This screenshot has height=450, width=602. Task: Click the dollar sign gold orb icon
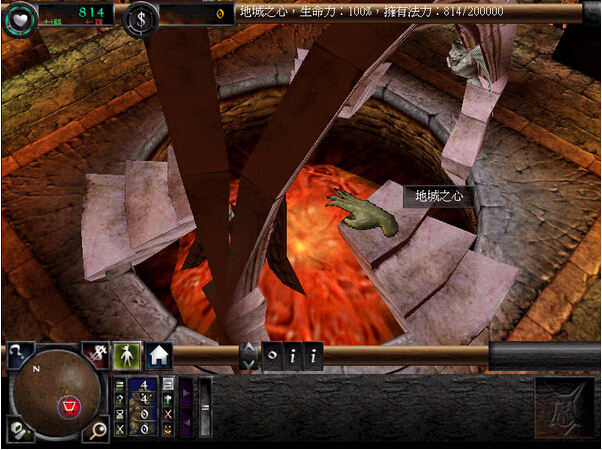(141, 19)
